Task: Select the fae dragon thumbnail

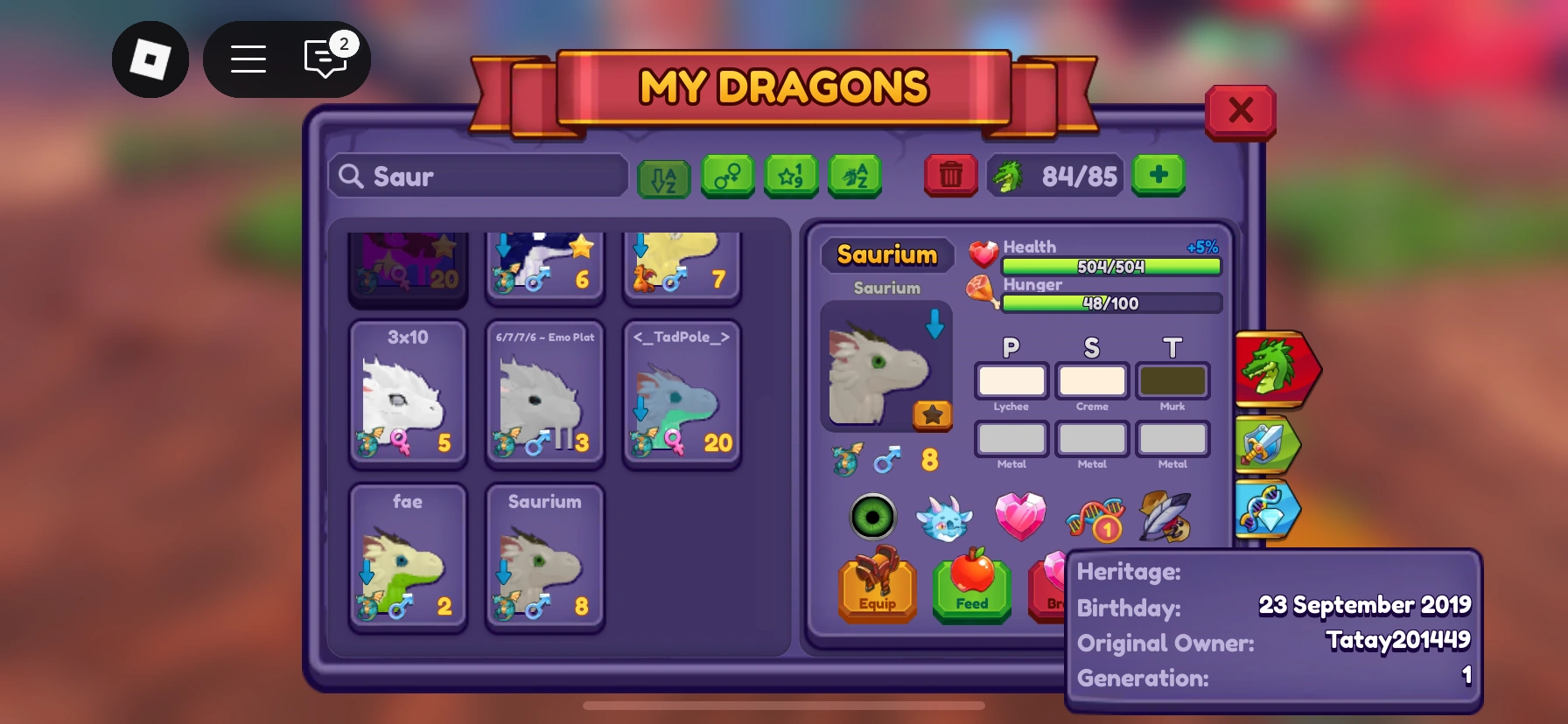Action: [x=408, y=556]
